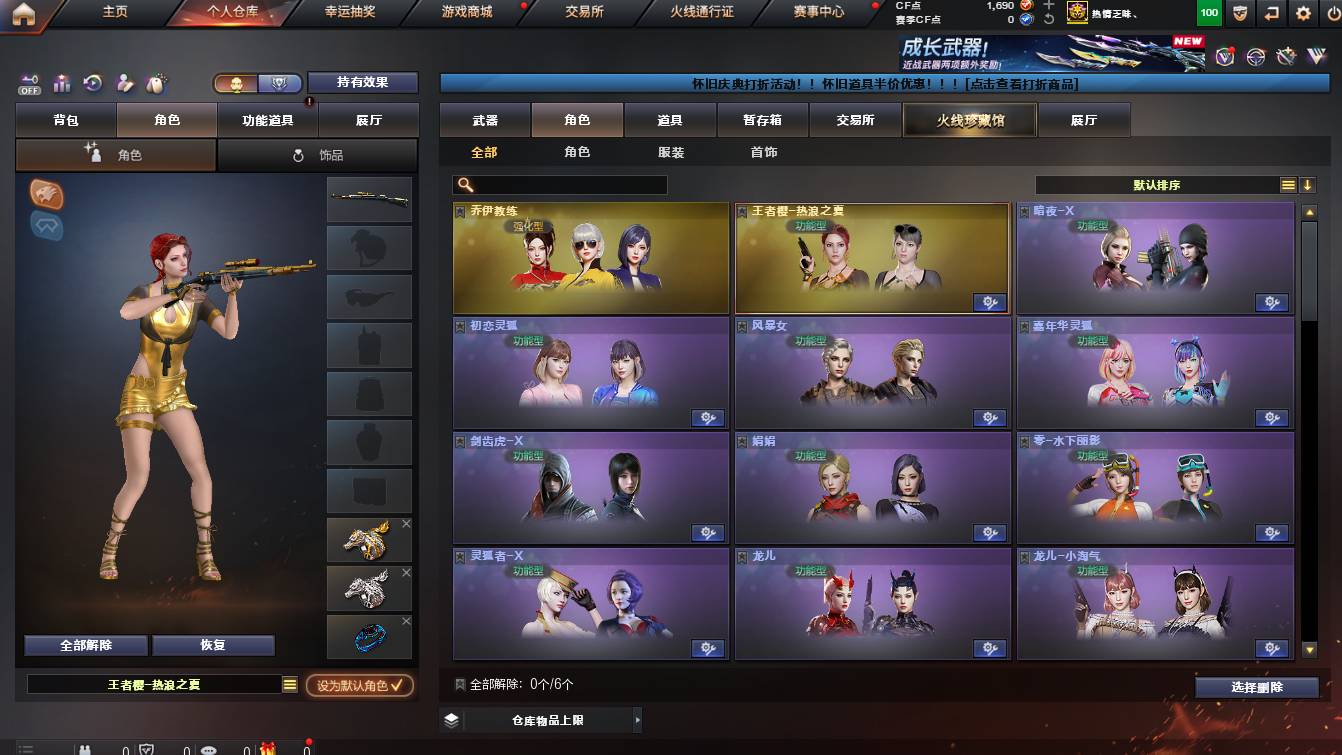
Task: Switch to the 暂存箱 tab
Action: [x=763, y=119]
